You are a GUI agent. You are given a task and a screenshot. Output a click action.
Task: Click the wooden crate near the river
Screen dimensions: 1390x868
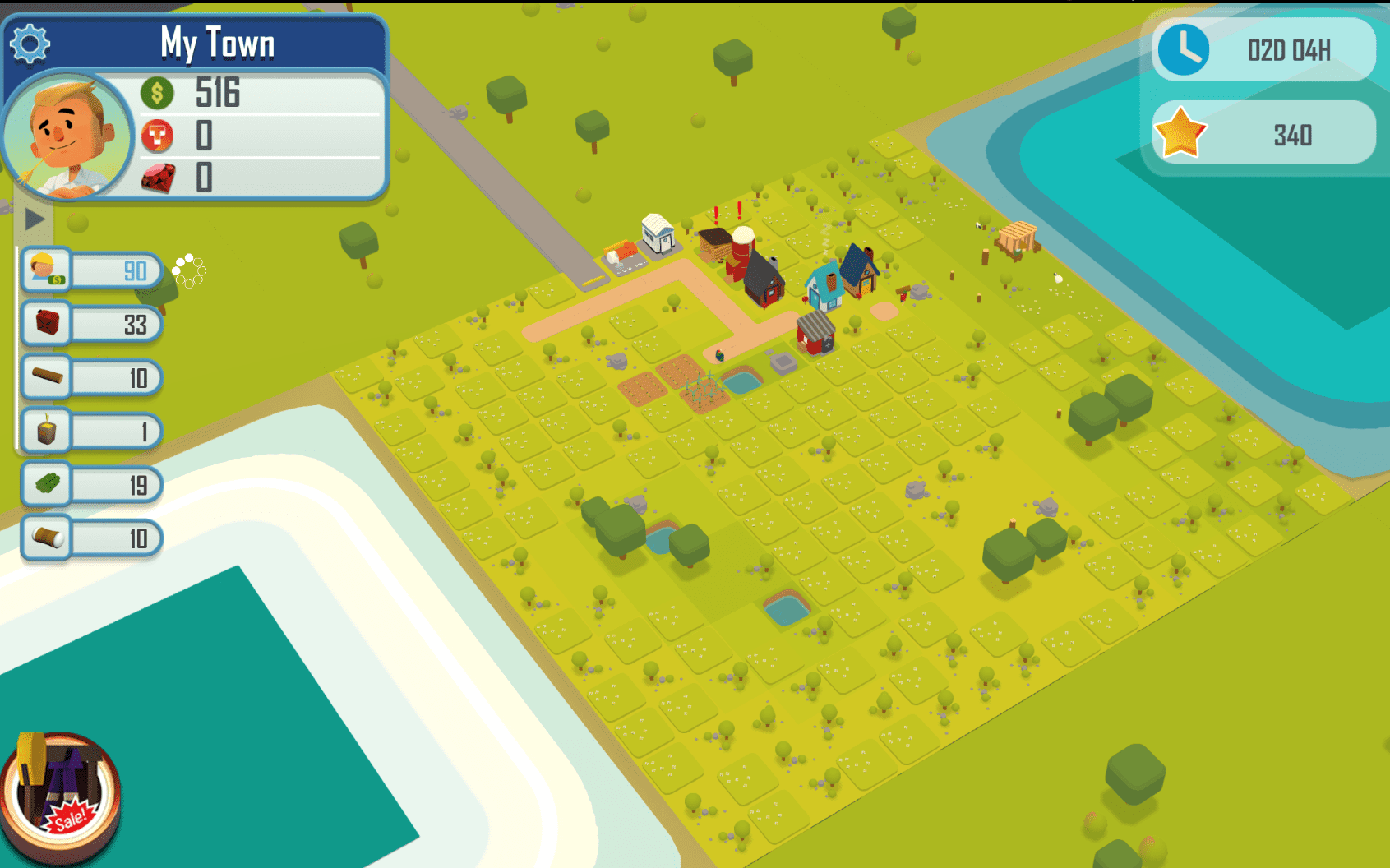click(x=1017, y=237)
